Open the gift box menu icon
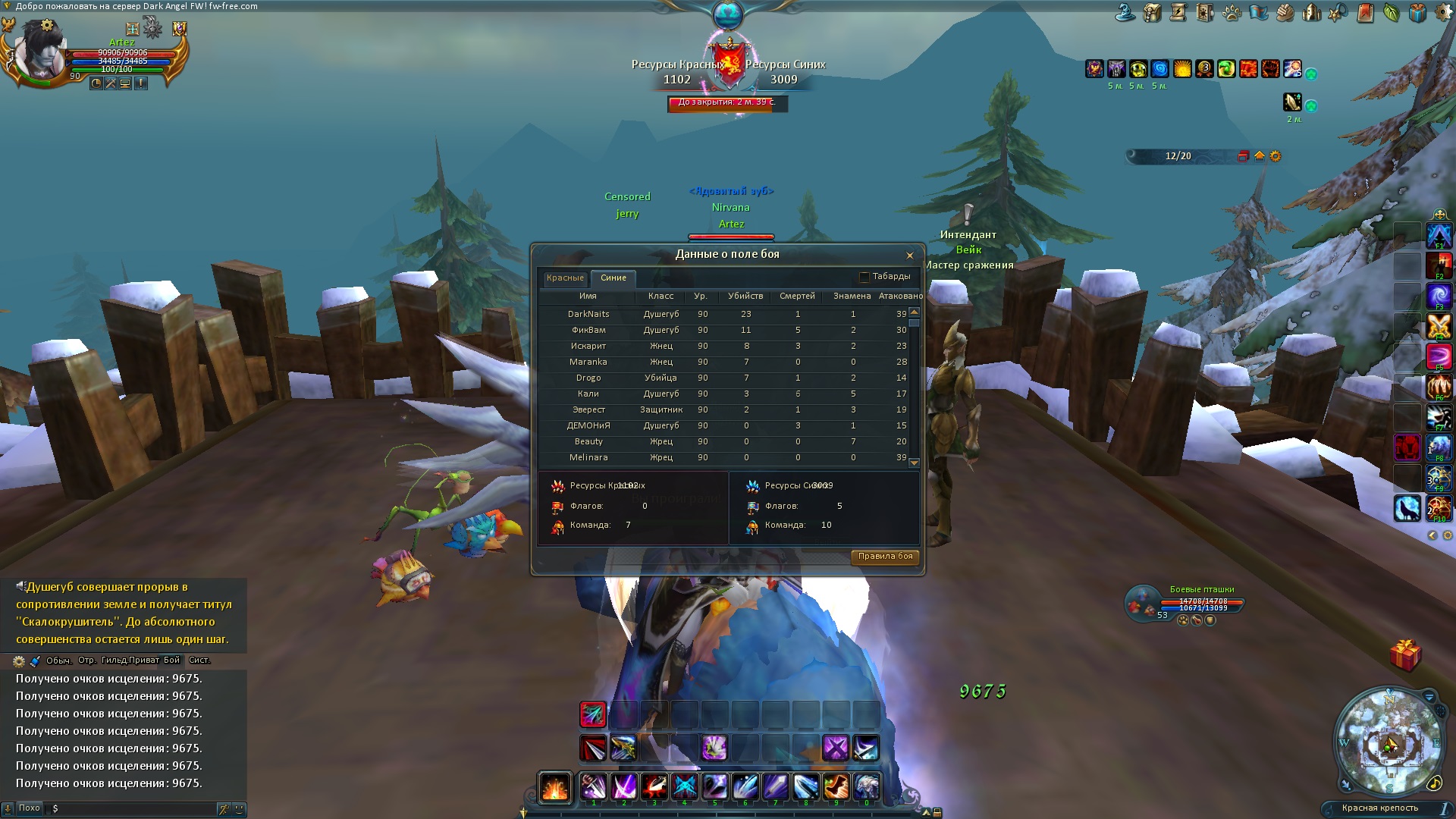The width and height of the screenshot is (1456, 819). pos(1417,13)
